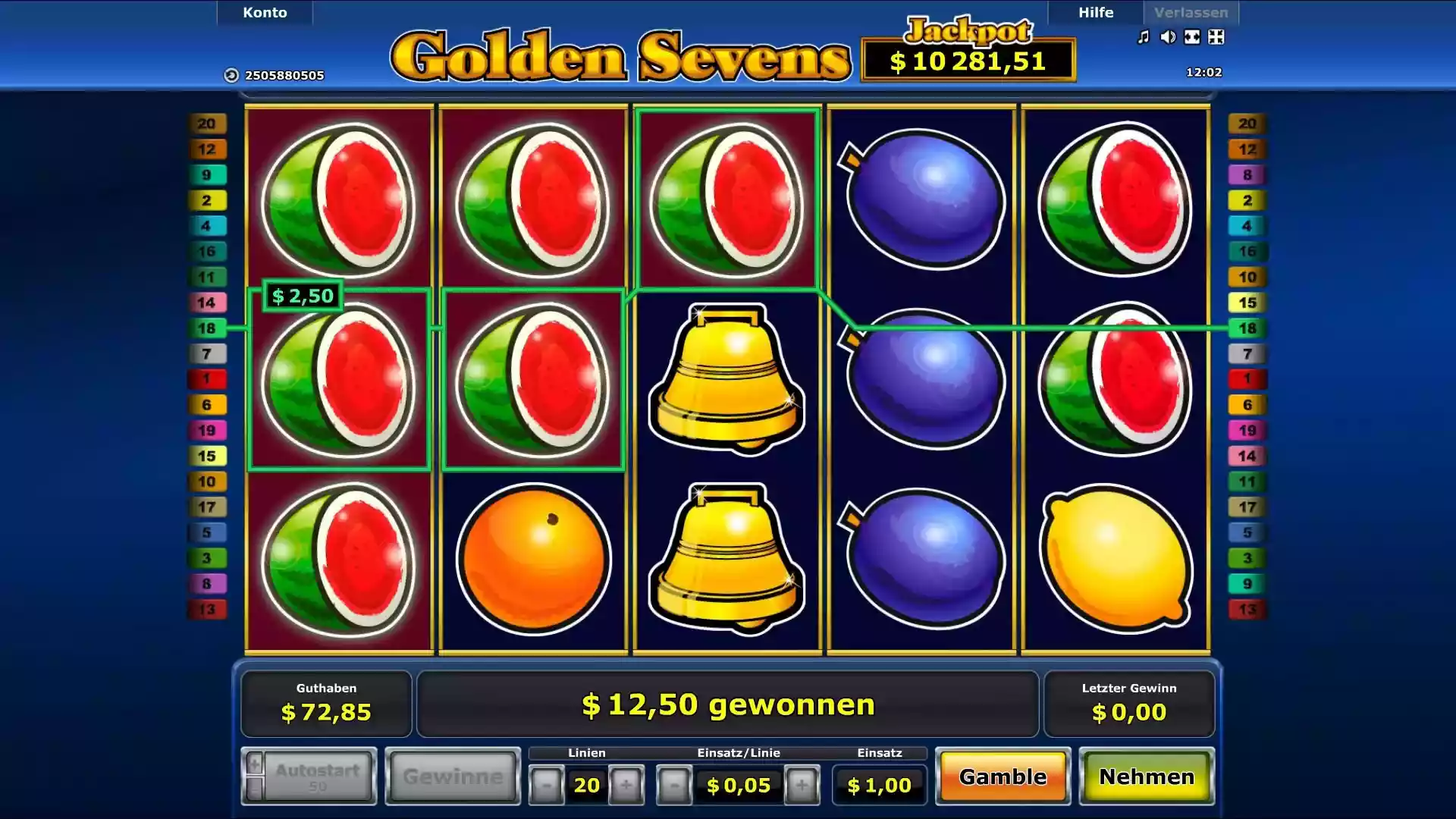Toggle the music note icon

point(1144,37)
